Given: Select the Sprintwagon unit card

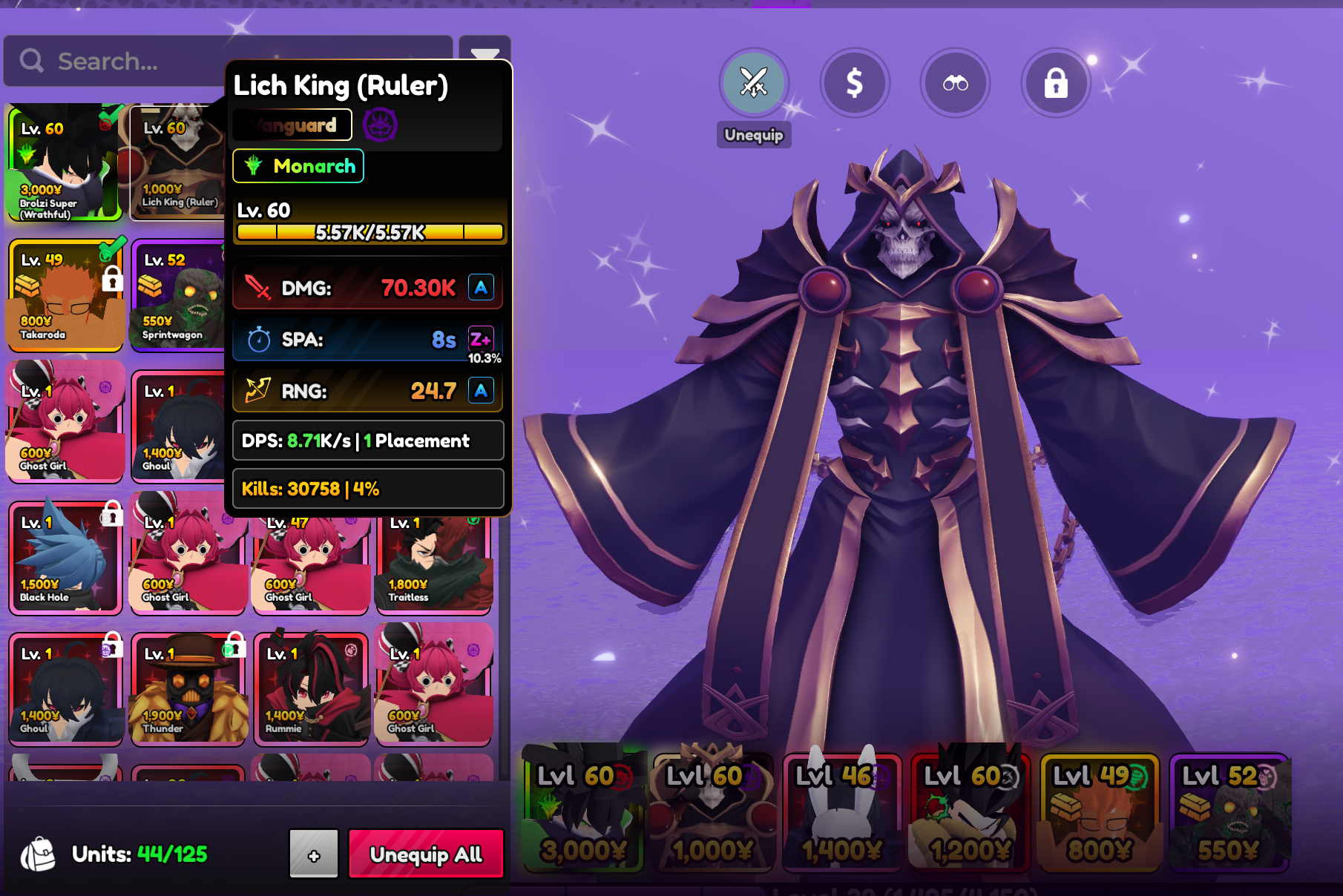Looking at the screenshot, I should (178, 295).
